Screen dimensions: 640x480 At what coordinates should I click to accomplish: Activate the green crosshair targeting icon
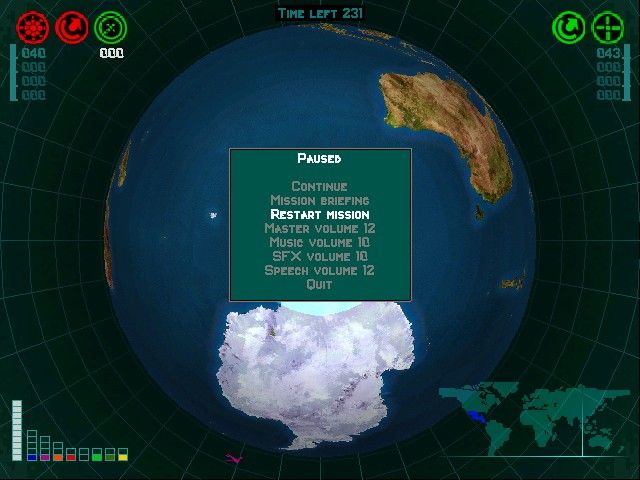(608, 27)
